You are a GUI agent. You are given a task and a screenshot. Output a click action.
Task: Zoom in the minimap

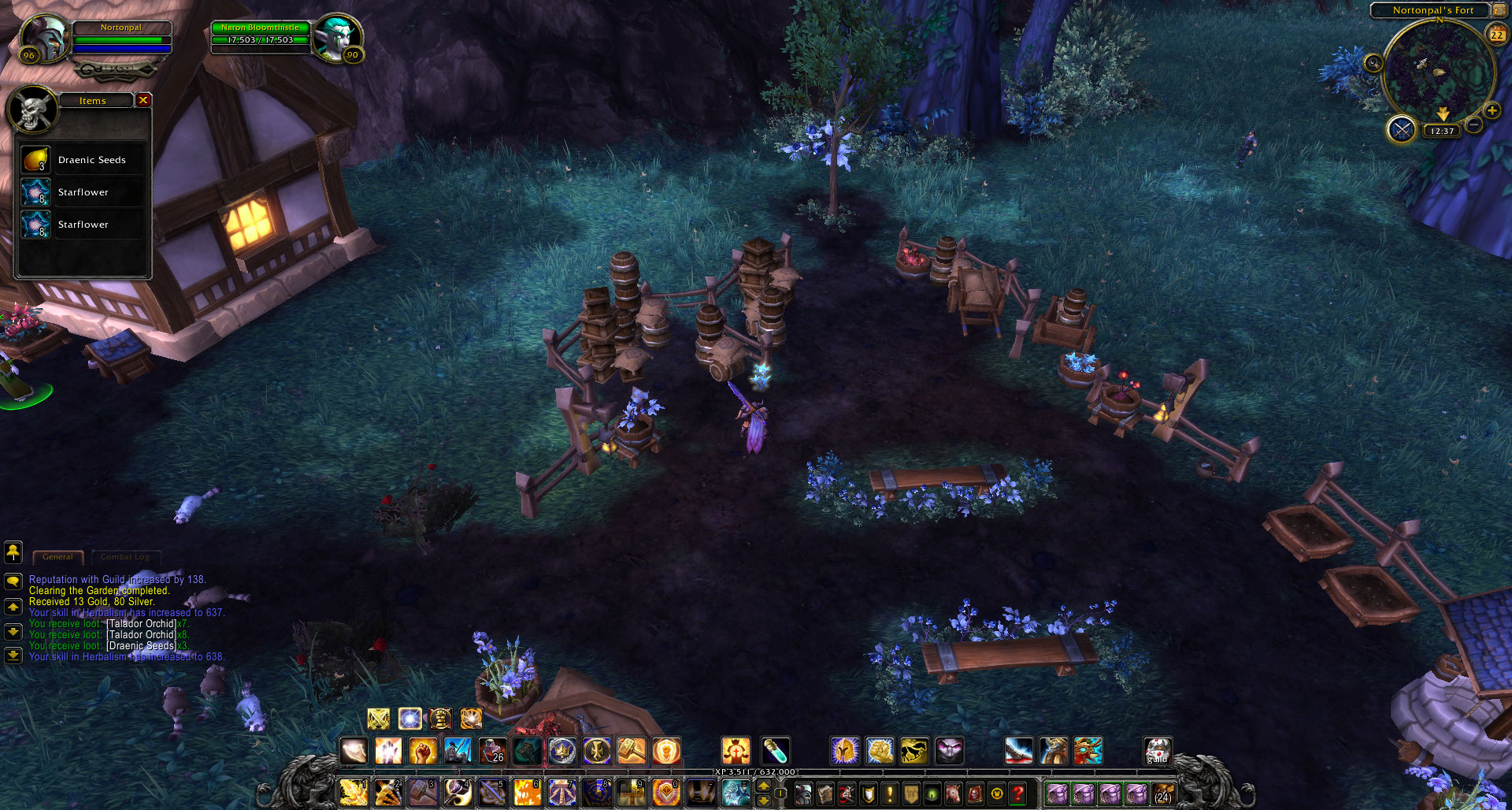[1492, 111]
